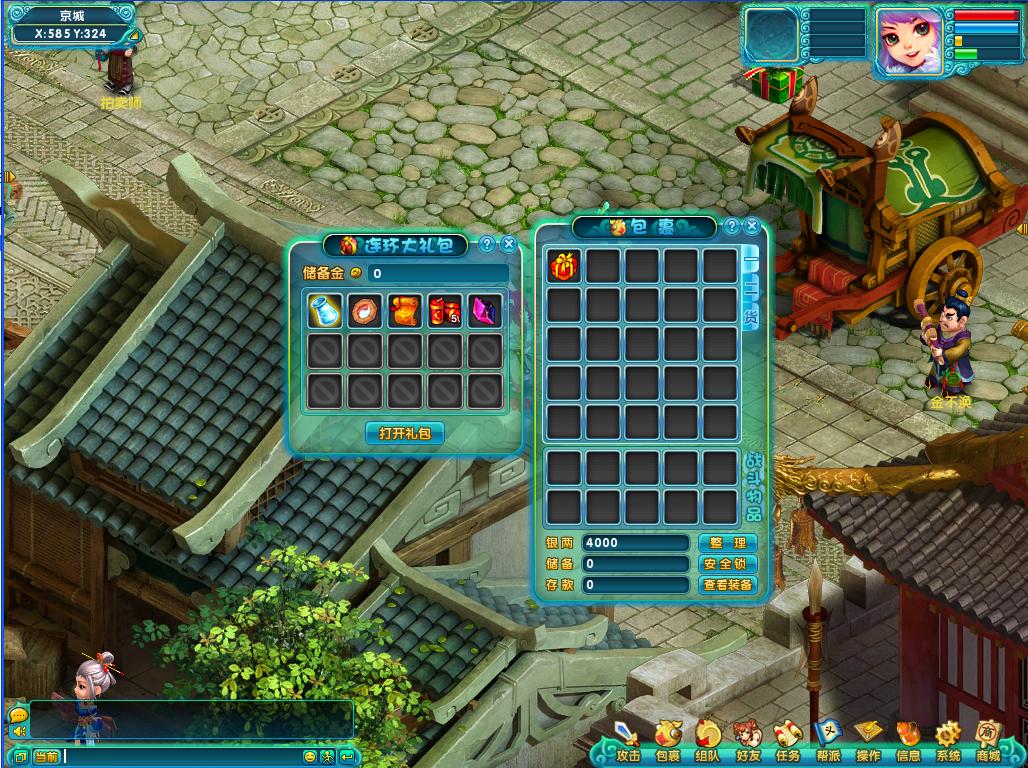Open the 安全锁 security lock

click(x=728, y=563)
